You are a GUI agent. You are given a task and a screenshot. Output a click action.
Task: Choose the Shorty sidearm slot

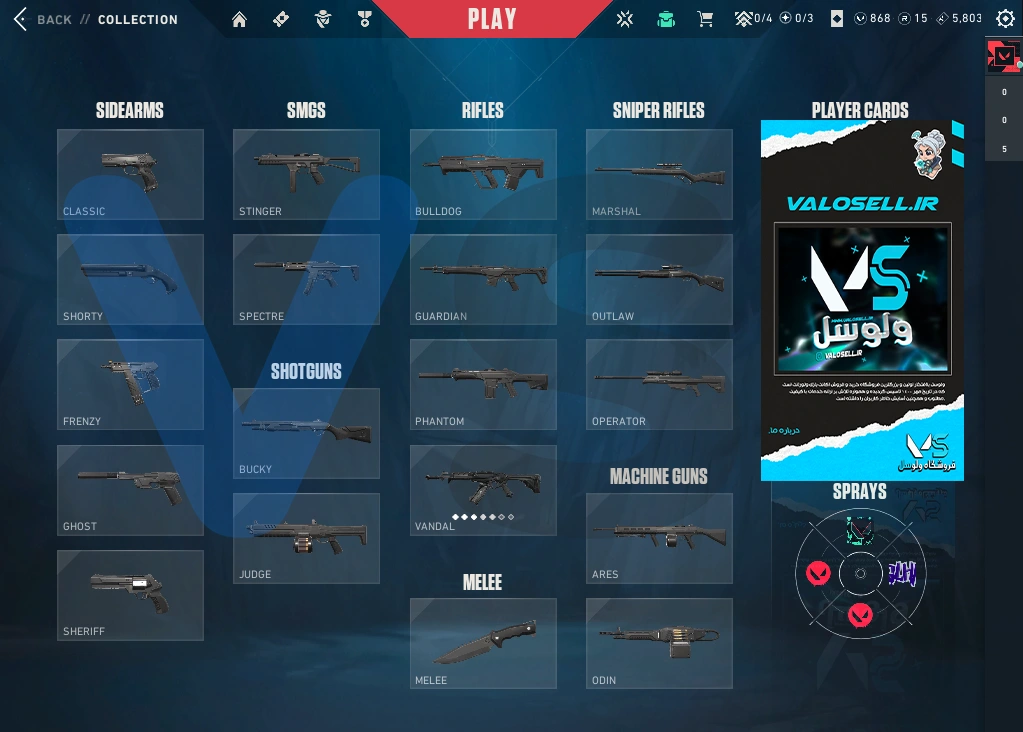click(130, 279)
